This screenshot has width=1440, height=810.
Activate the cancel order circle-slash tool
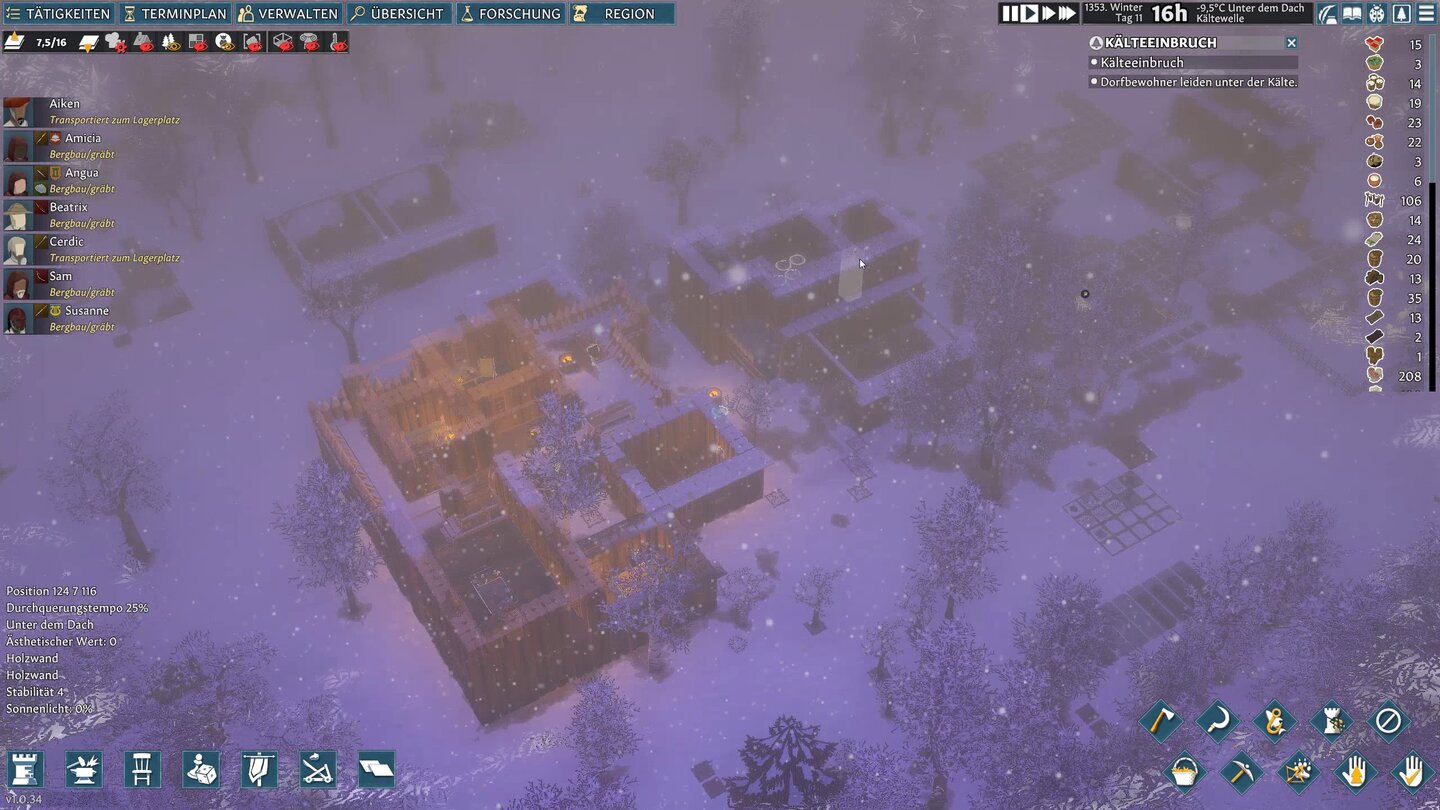(x=1388, y=720)
